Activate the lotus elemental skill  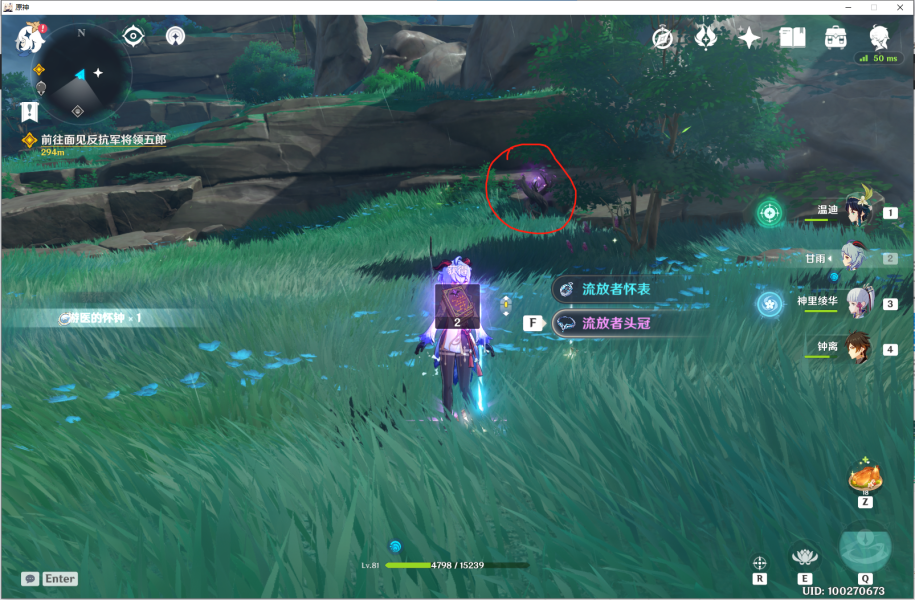804,555
